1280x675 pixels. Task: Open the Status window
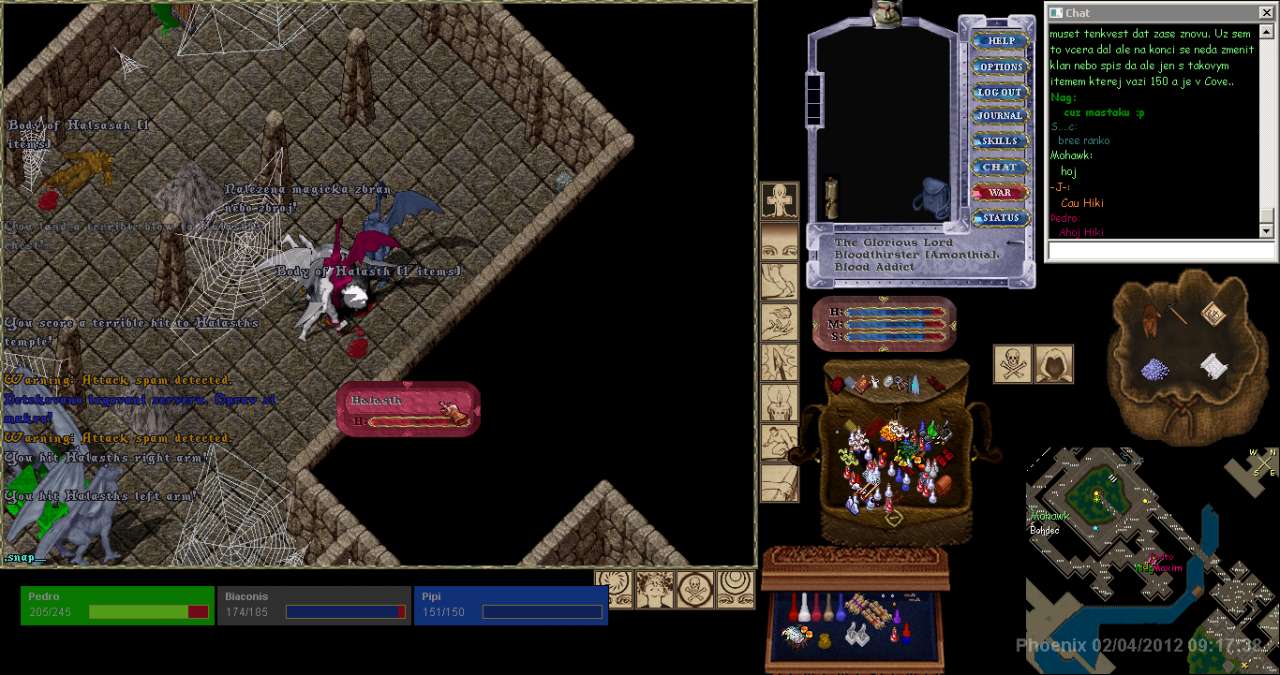point(999,218)
